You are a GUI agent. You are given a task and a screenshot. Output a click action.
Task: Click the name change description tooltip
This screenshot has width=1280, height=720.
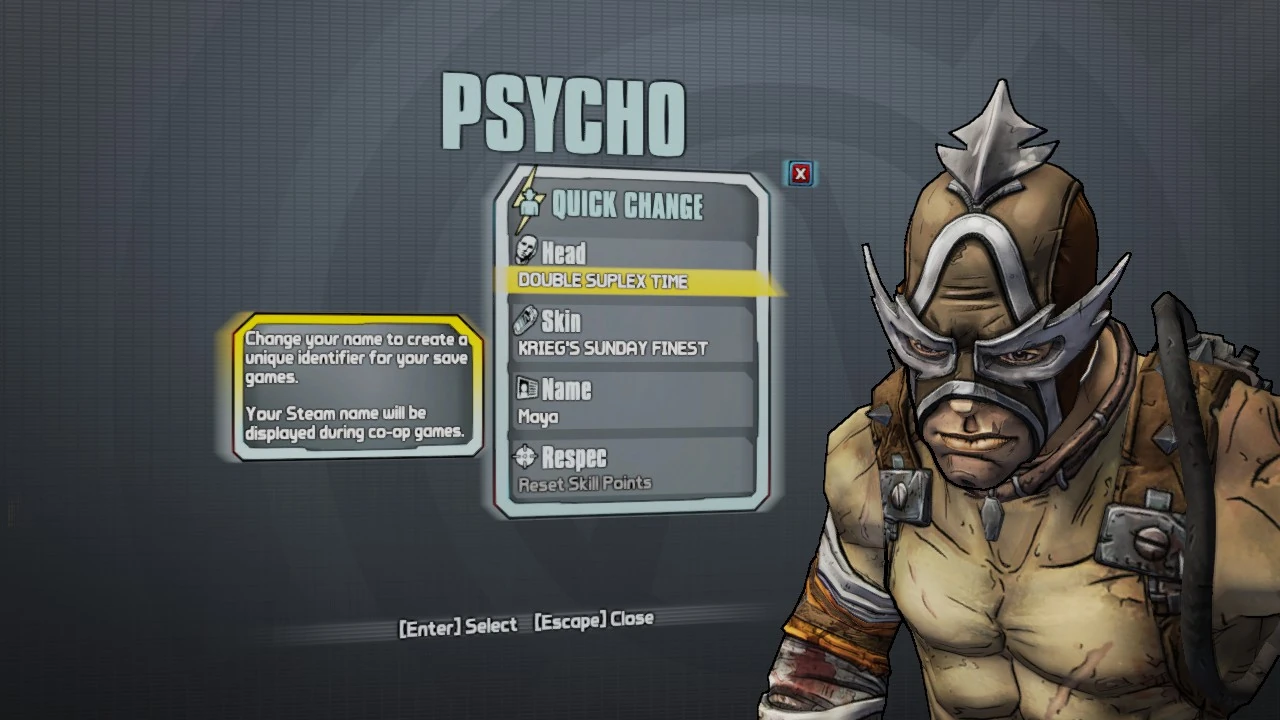pyautogui.click(x=356, y=386)
